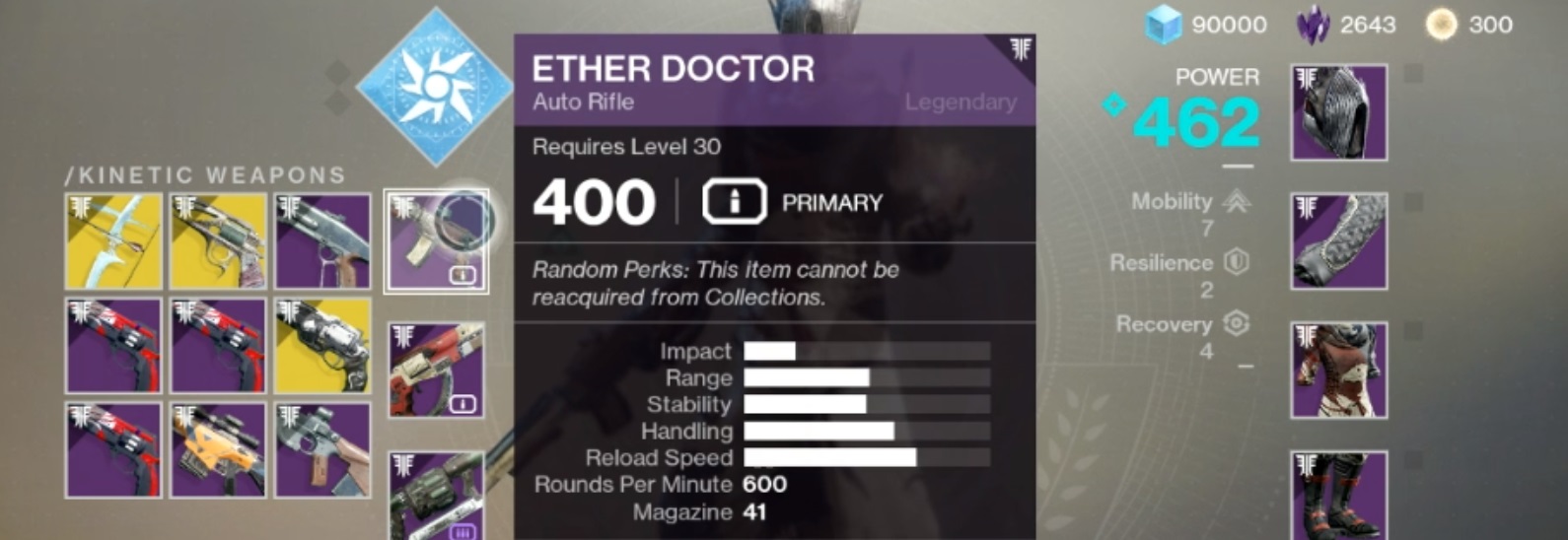
Task: Equip the orange scoped scout rifle
Action: click(218, 449)
